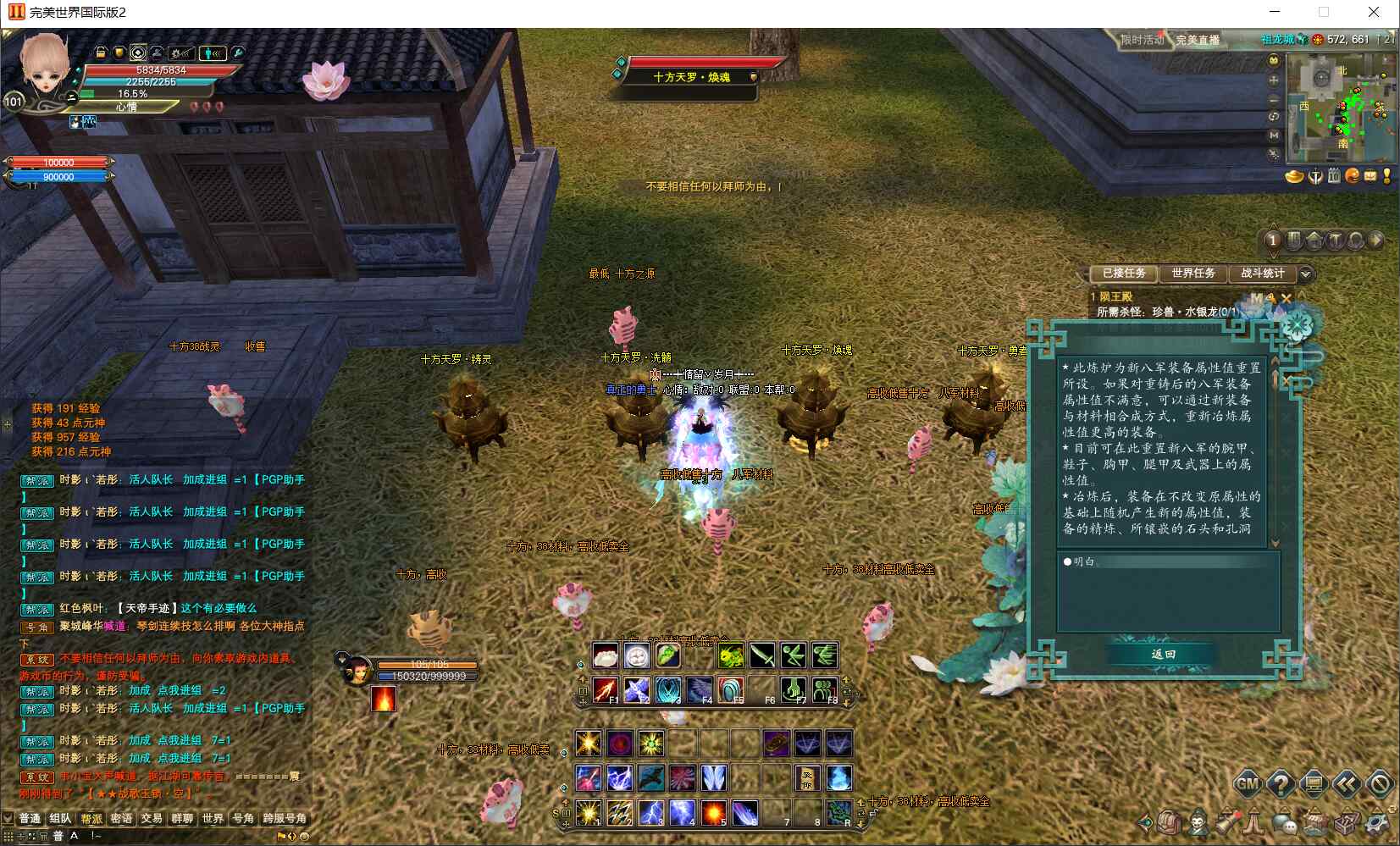Use the yellow scroll item in the hotbar
The width and height of the screenshot is (1400, 846).
click(x=807, y=777)
